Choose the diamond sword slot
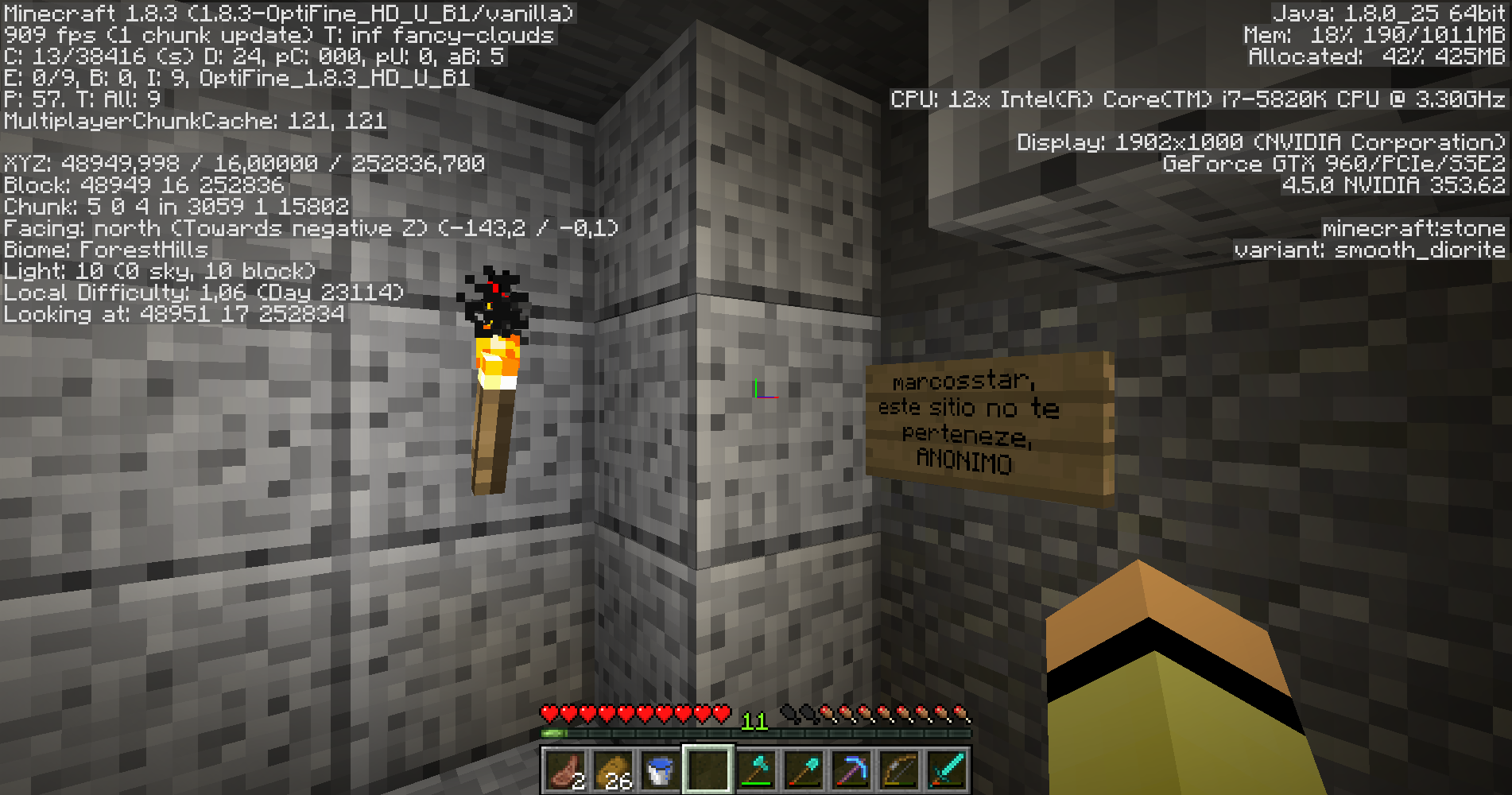The image size is (1512, 795). tap(947, 770)
